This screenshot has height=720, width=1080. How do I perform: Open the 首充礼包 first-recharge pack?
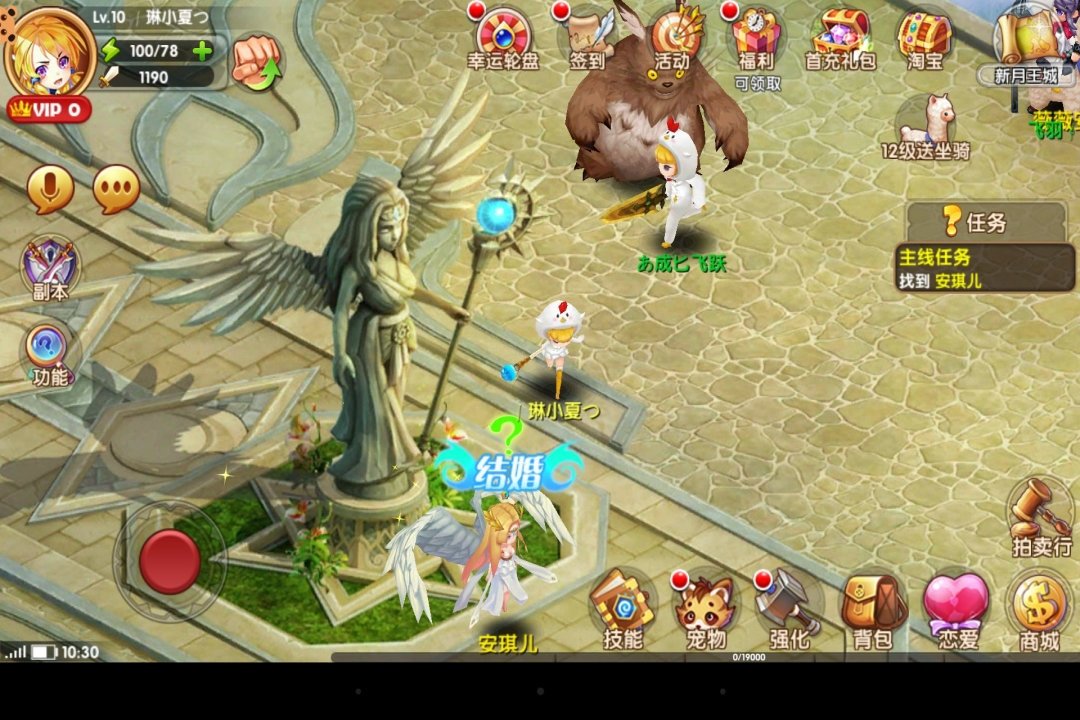(841, 37)
